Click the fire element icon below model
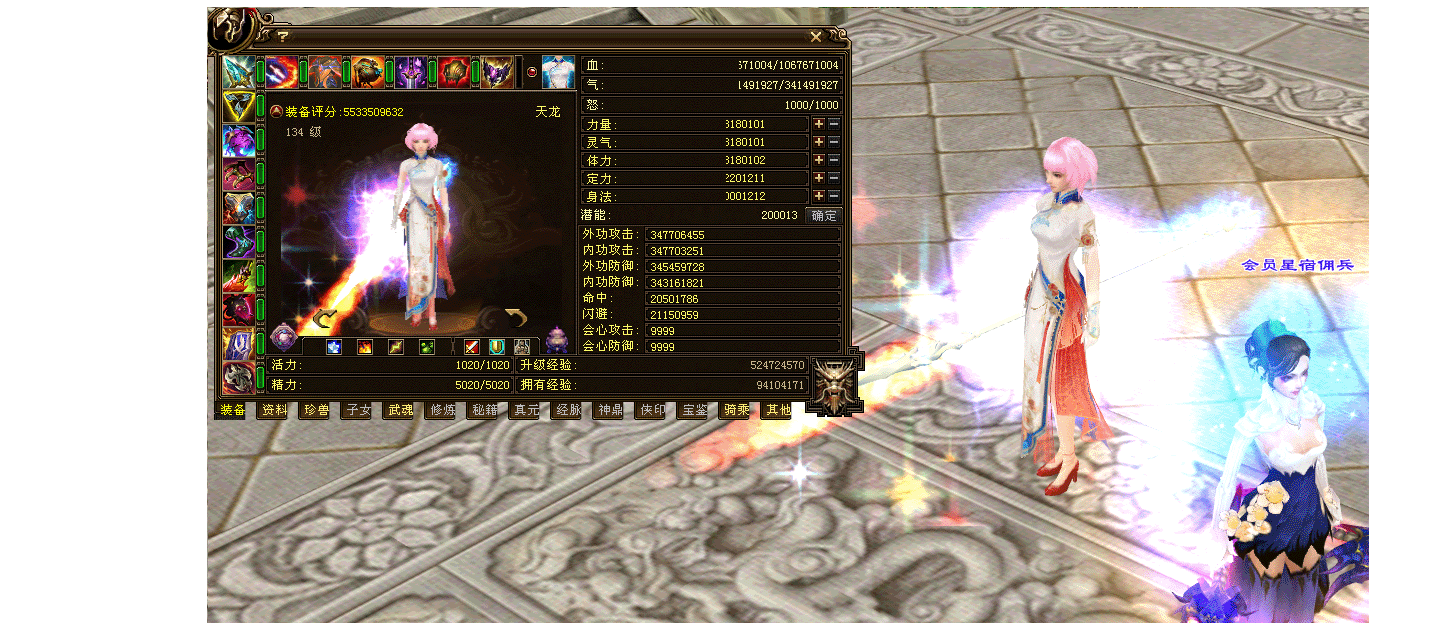This screenshot has height=628, width=1436. pyautogui.click(x=365, y=347)
